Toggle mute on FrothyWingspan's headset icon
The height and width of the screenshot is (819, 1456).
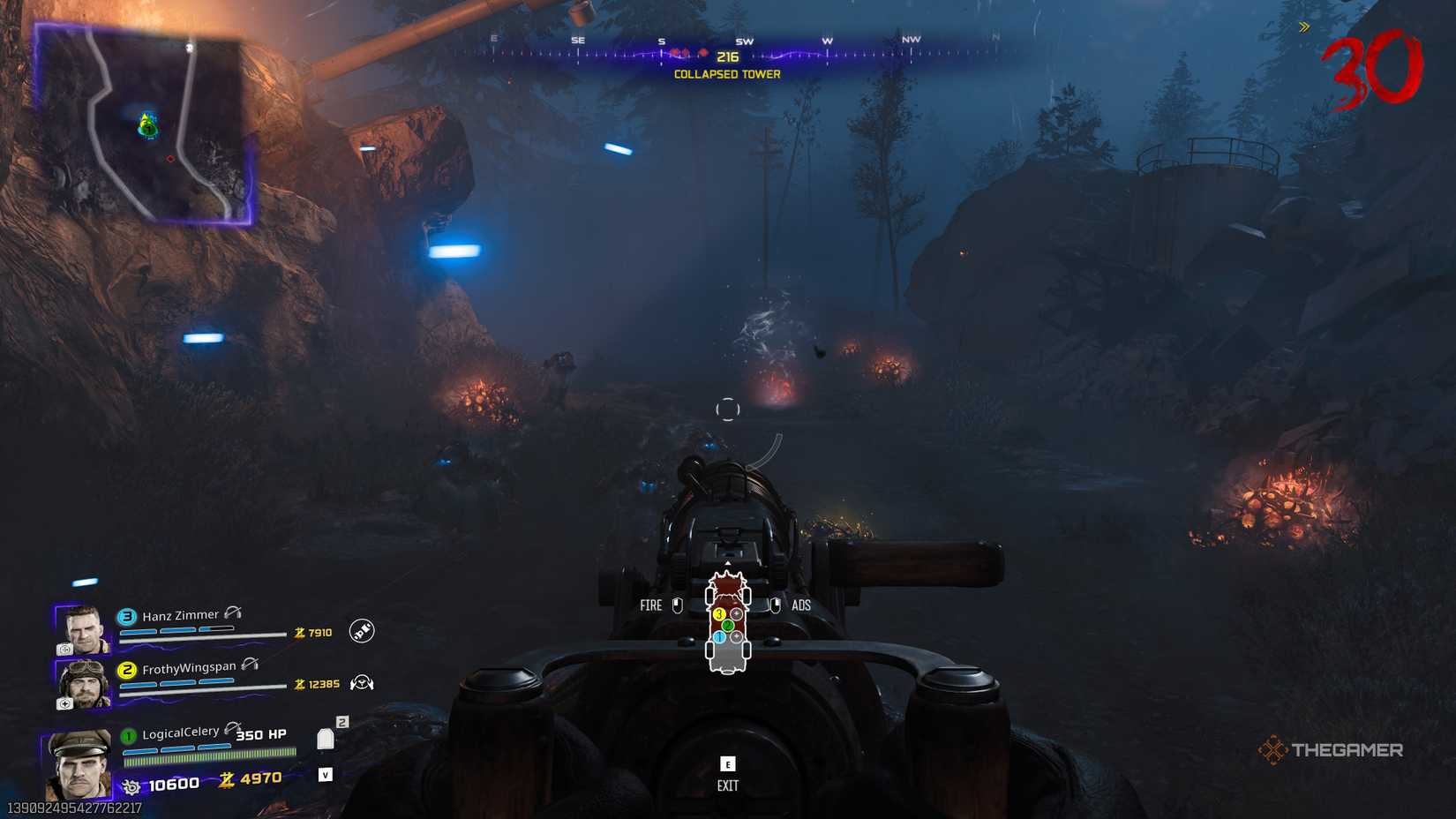(251, 665)
